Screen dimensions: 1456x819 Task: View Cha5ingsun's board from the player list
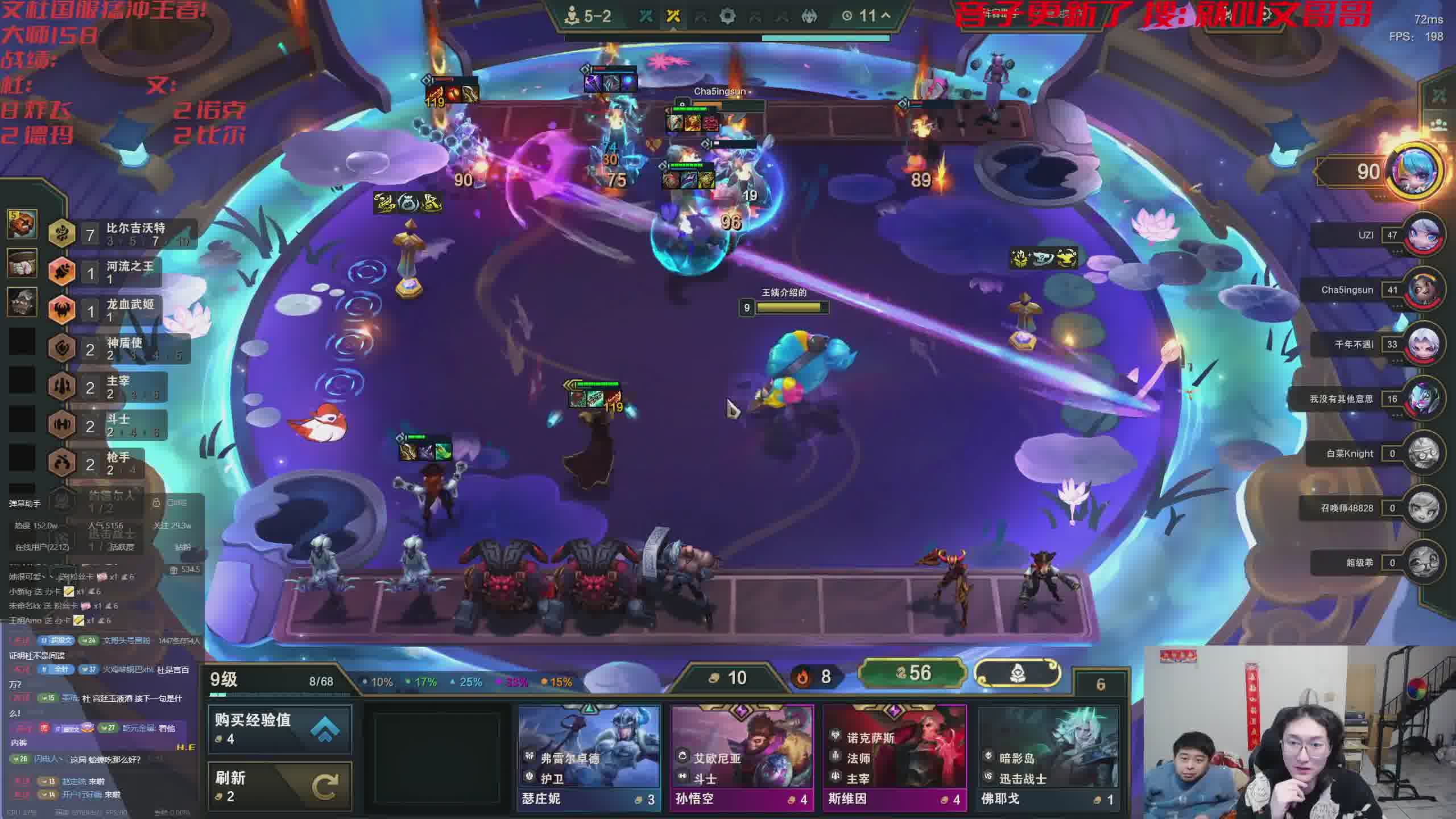(x=1425, y=290)
